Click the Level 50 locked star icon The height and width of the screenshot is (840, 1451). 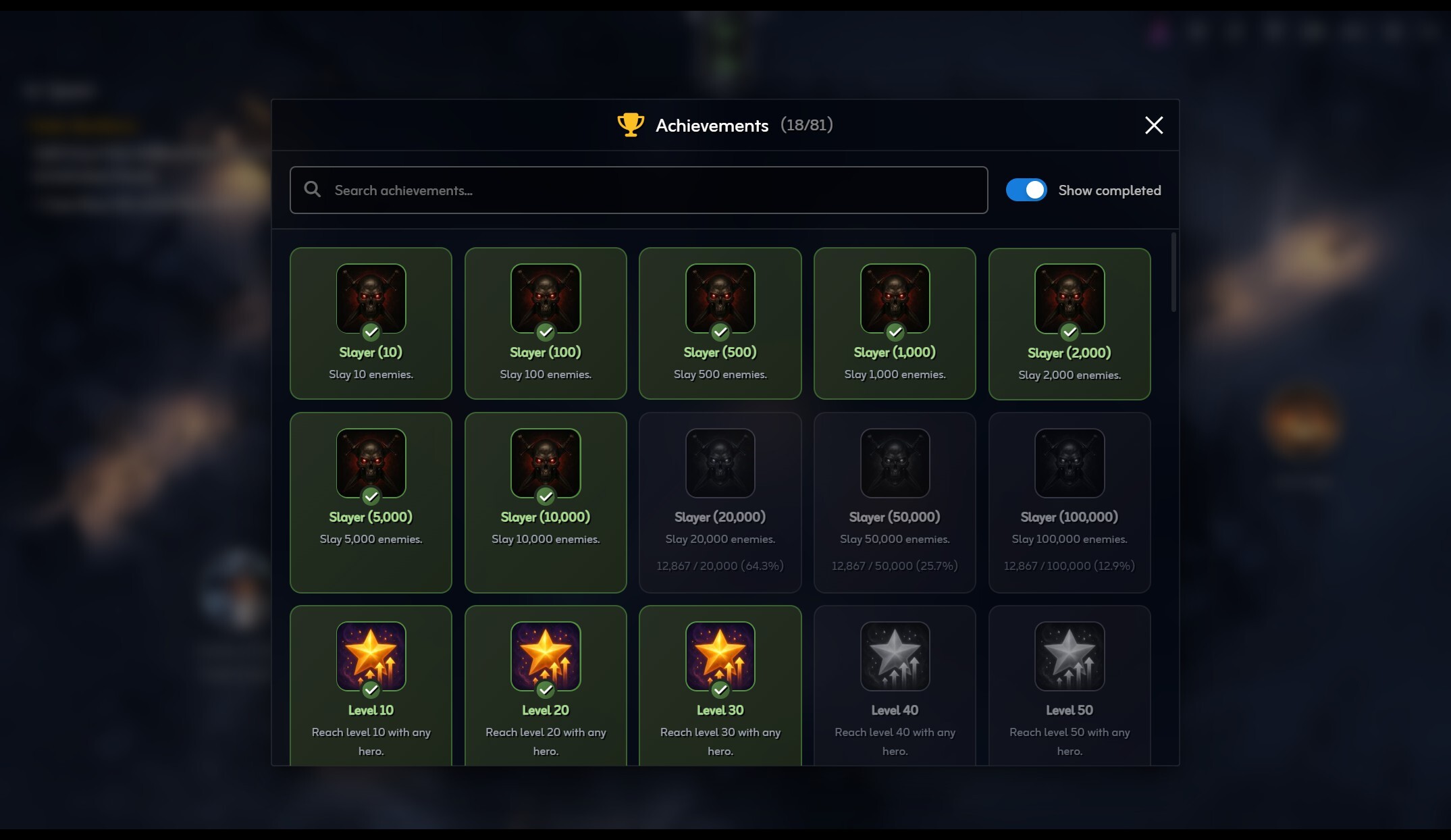pos(1069,655)
